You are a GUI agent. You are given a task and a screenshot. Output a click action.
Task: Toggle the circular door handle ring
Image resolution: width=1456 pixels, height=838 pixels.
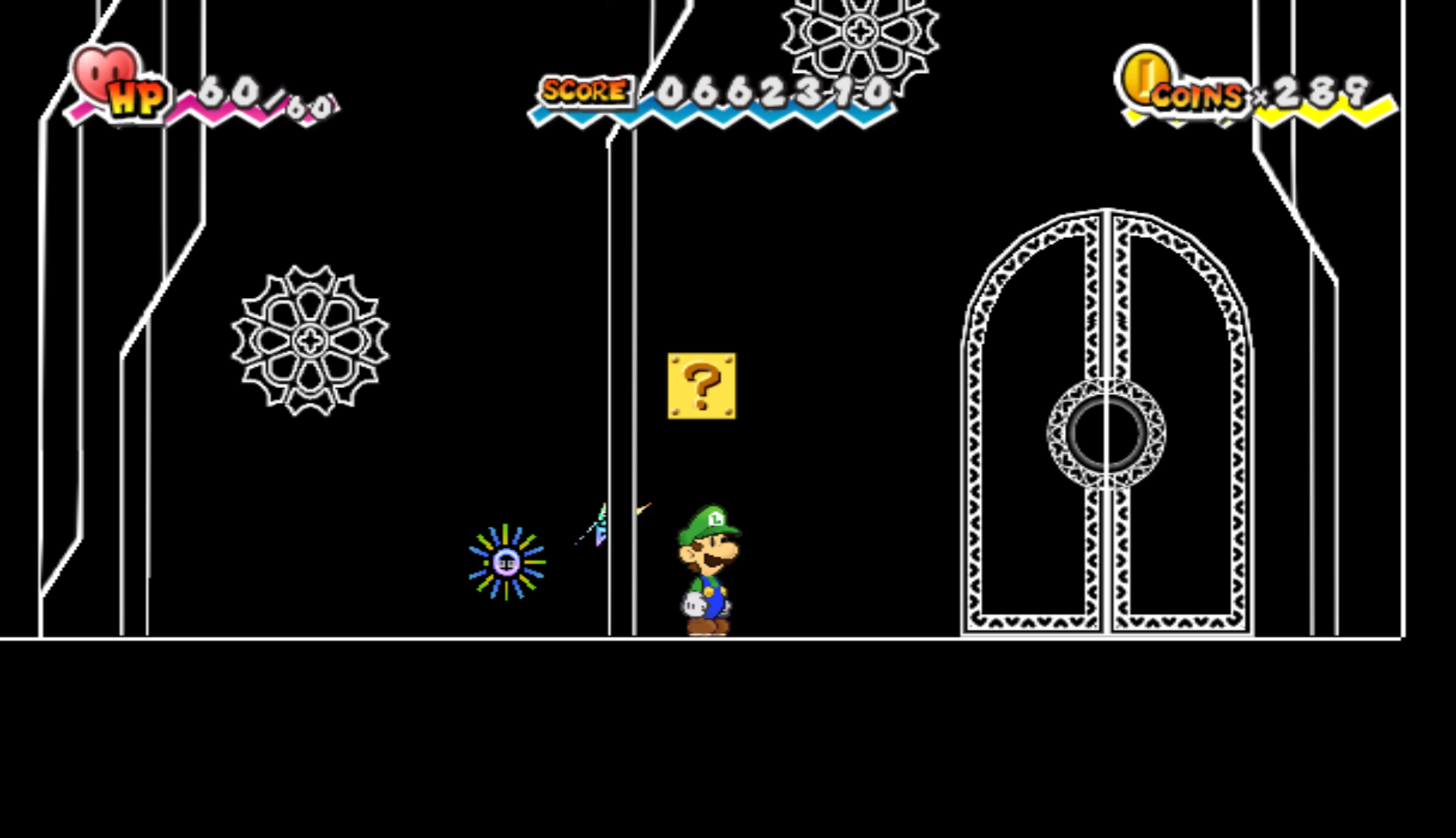[x=1105, y=431]
